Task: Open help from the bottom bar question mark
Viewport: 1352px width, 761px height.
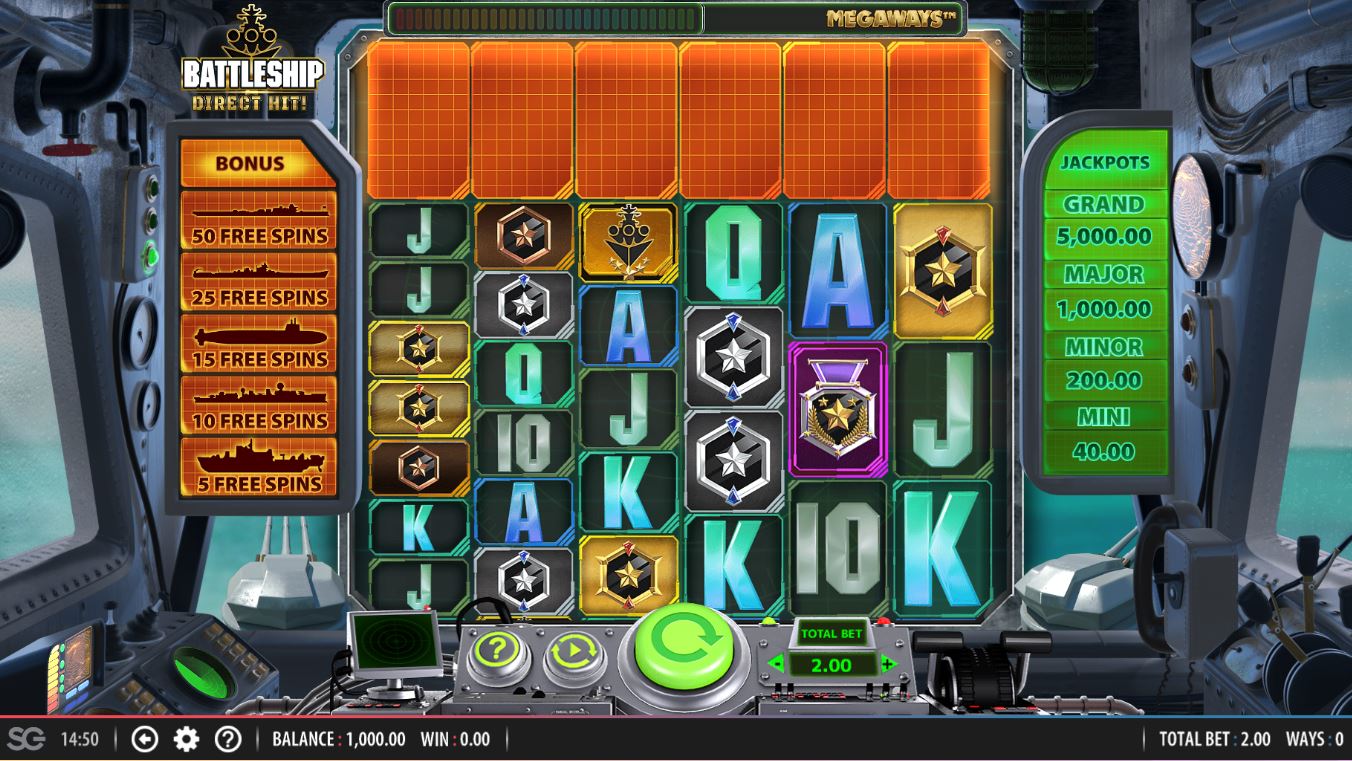Action: pyautogui.click(x=228, y=739)
